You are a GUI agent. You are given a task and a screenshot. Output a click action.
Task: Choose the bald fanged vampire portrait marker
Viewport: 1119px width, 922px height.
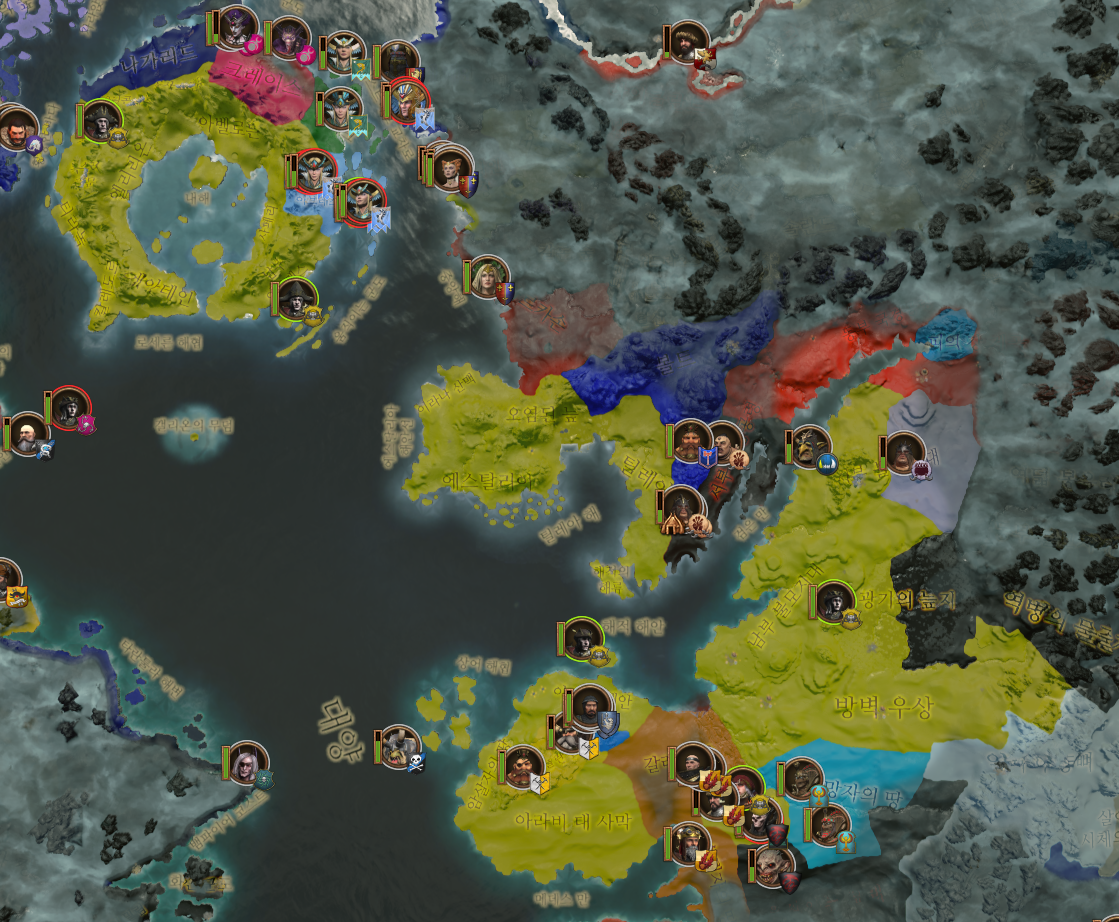[x=773, y=865]
